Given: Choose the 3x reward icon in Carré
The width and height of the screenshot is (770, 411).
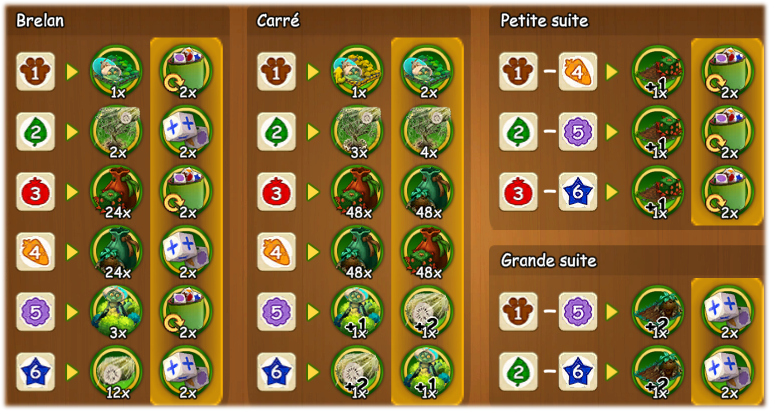Looking at the screenshot, I should point(357,131).
